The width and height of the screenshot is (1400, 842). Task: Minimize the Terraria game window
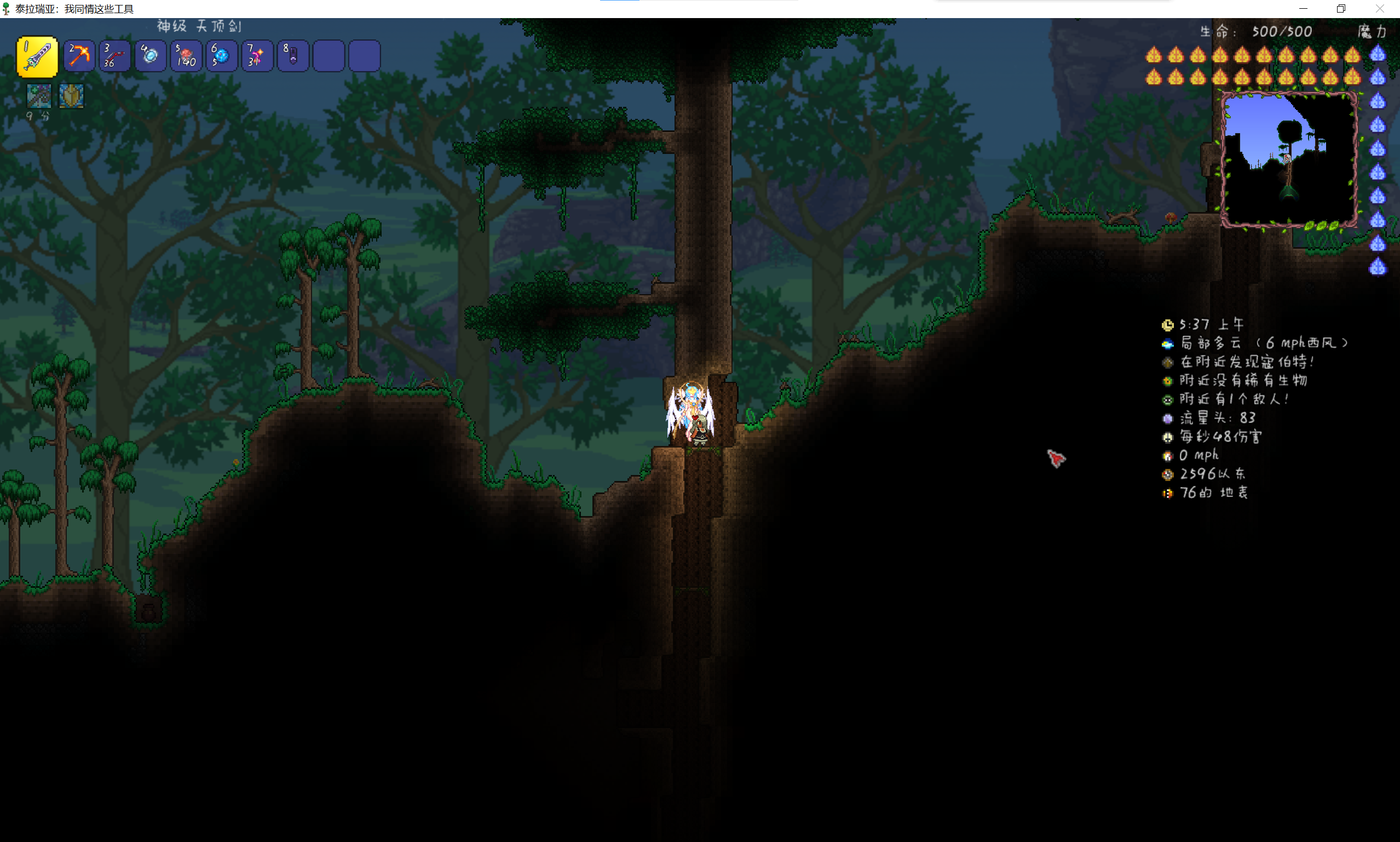pos(1303,9)
